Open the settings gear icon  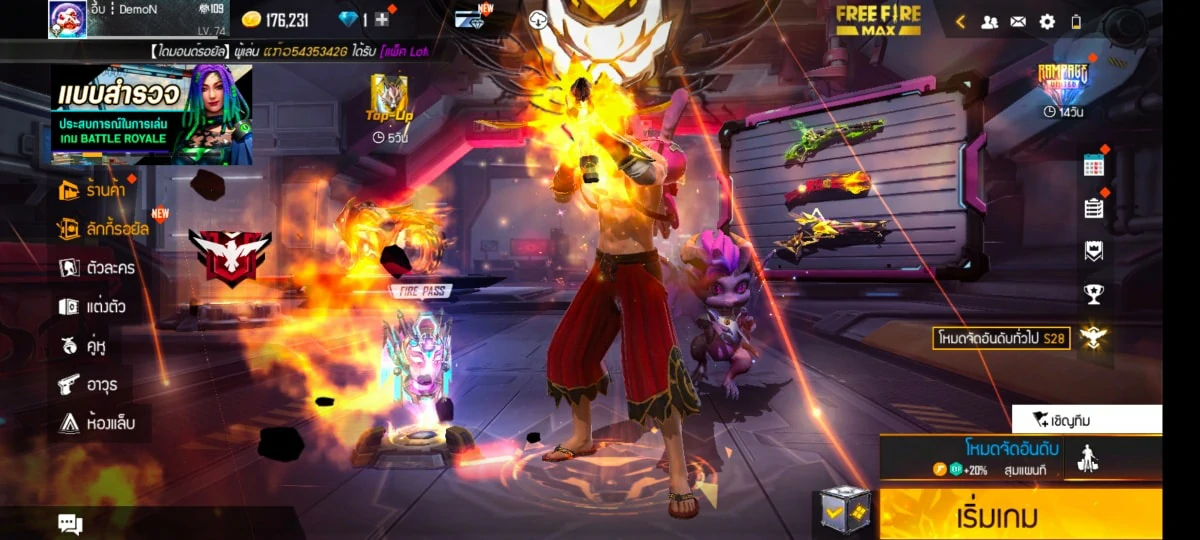click(x=1047, y=21)
